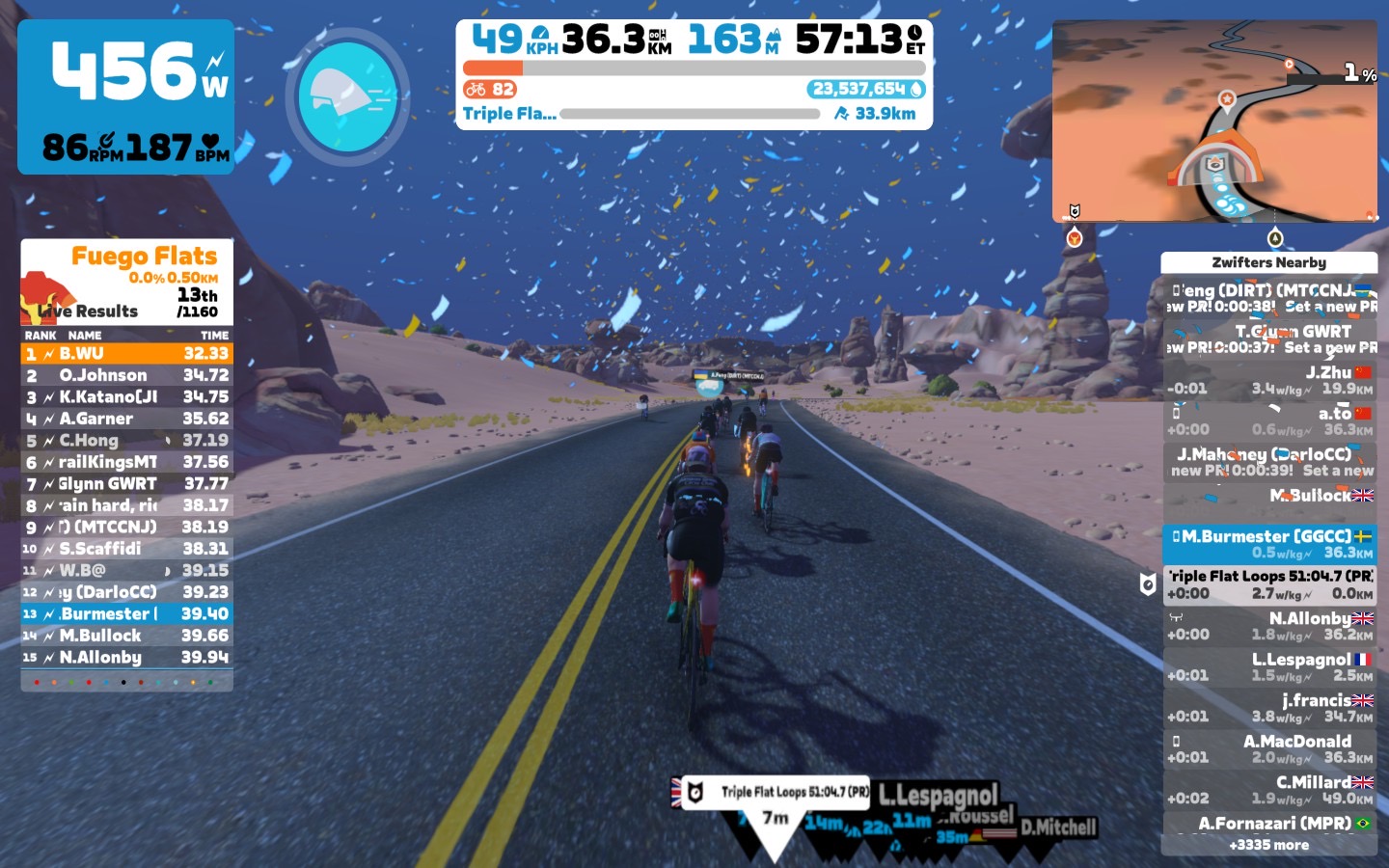Open the minimap view
1389x868 pixels.
tap(1214, 121)
